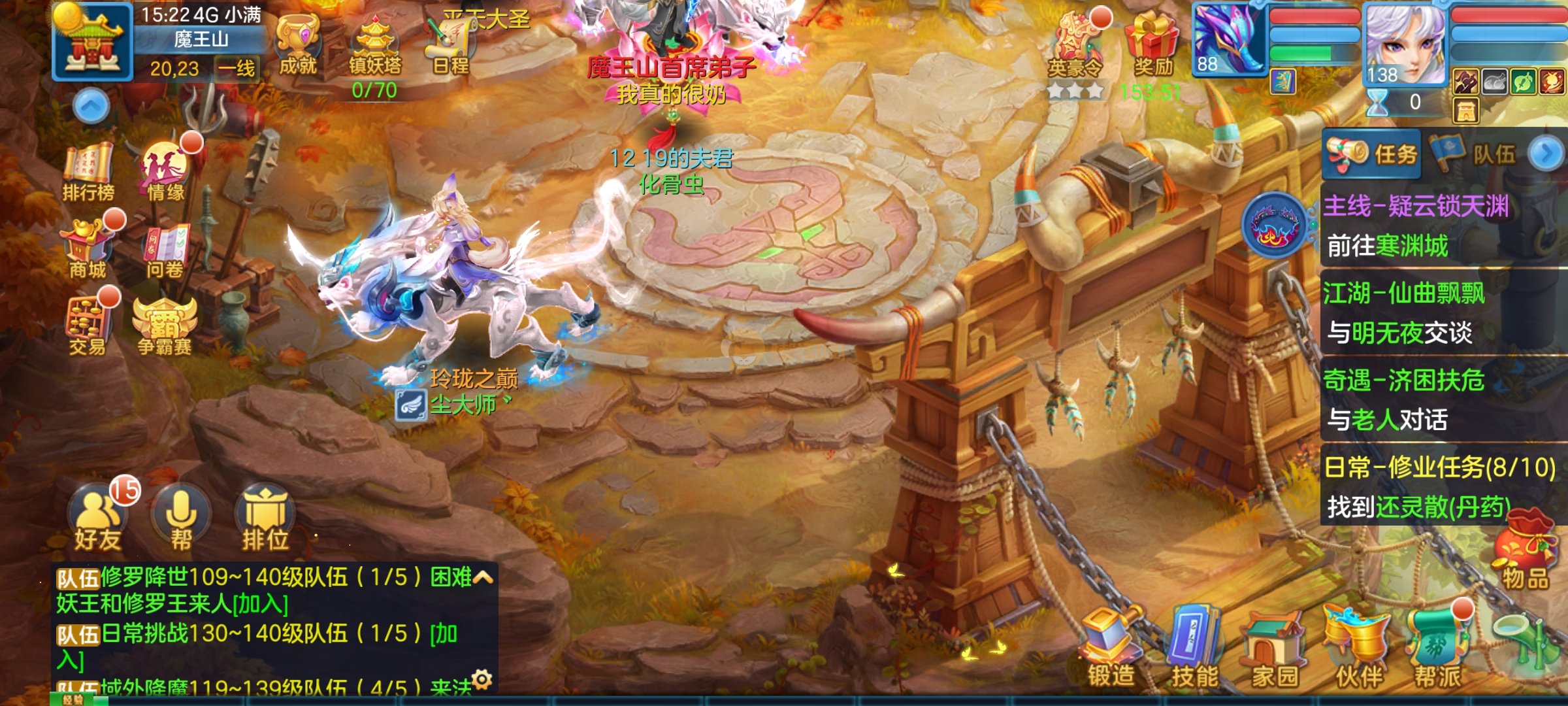Open the 成就 achievements icon

point(297,44)
